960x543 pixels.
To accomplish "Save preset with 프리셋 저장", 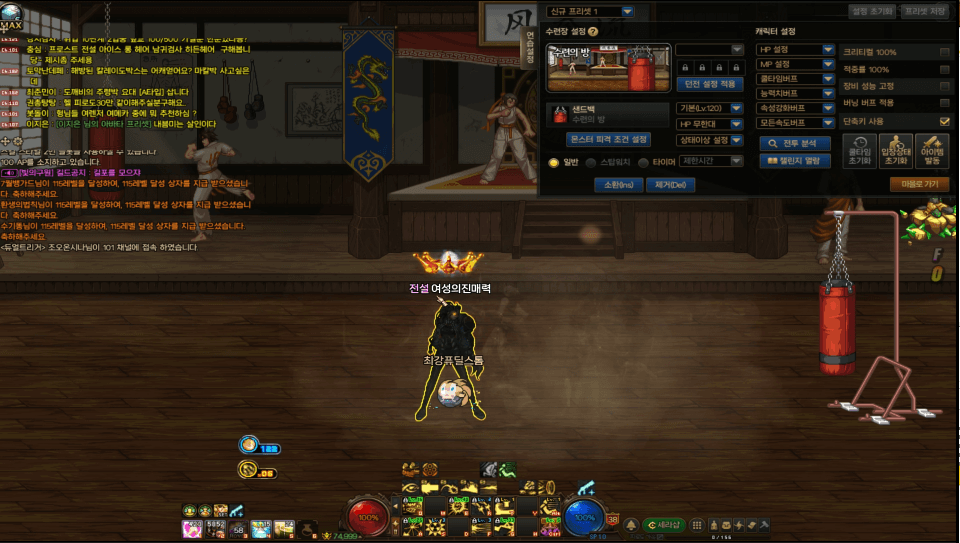I will 924,11.
